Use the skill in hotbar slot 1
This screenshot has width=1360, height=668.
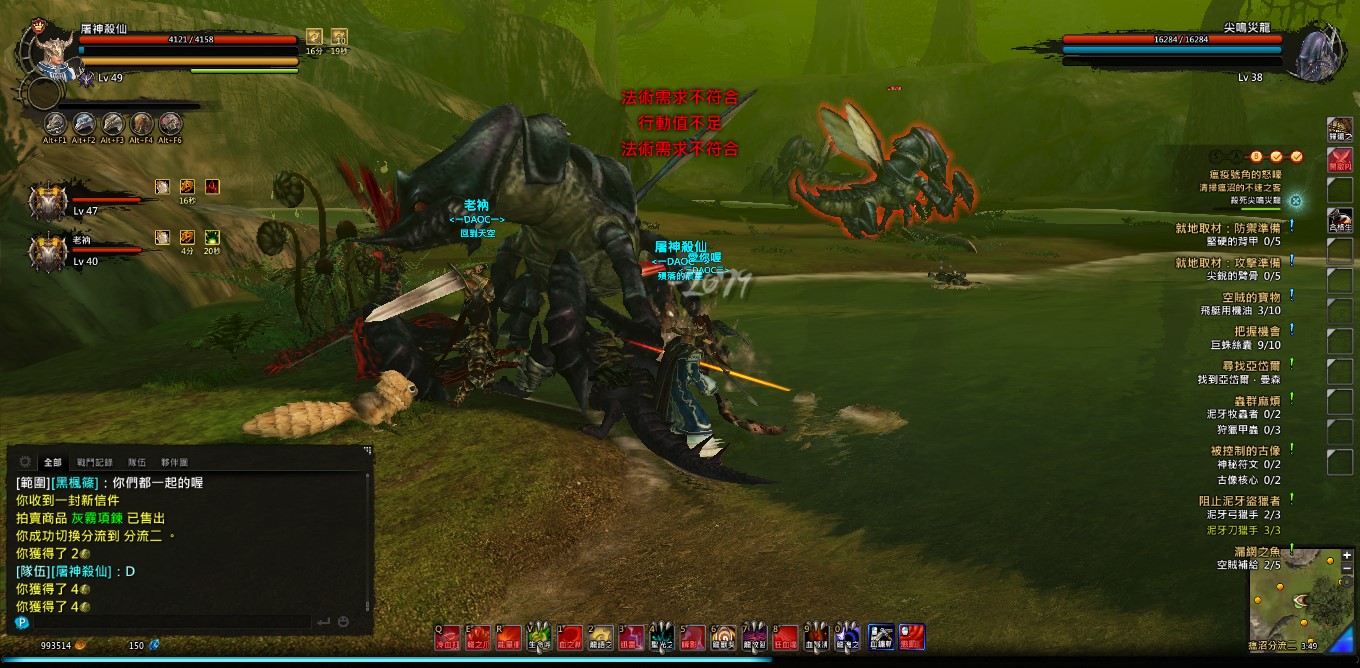570,637
